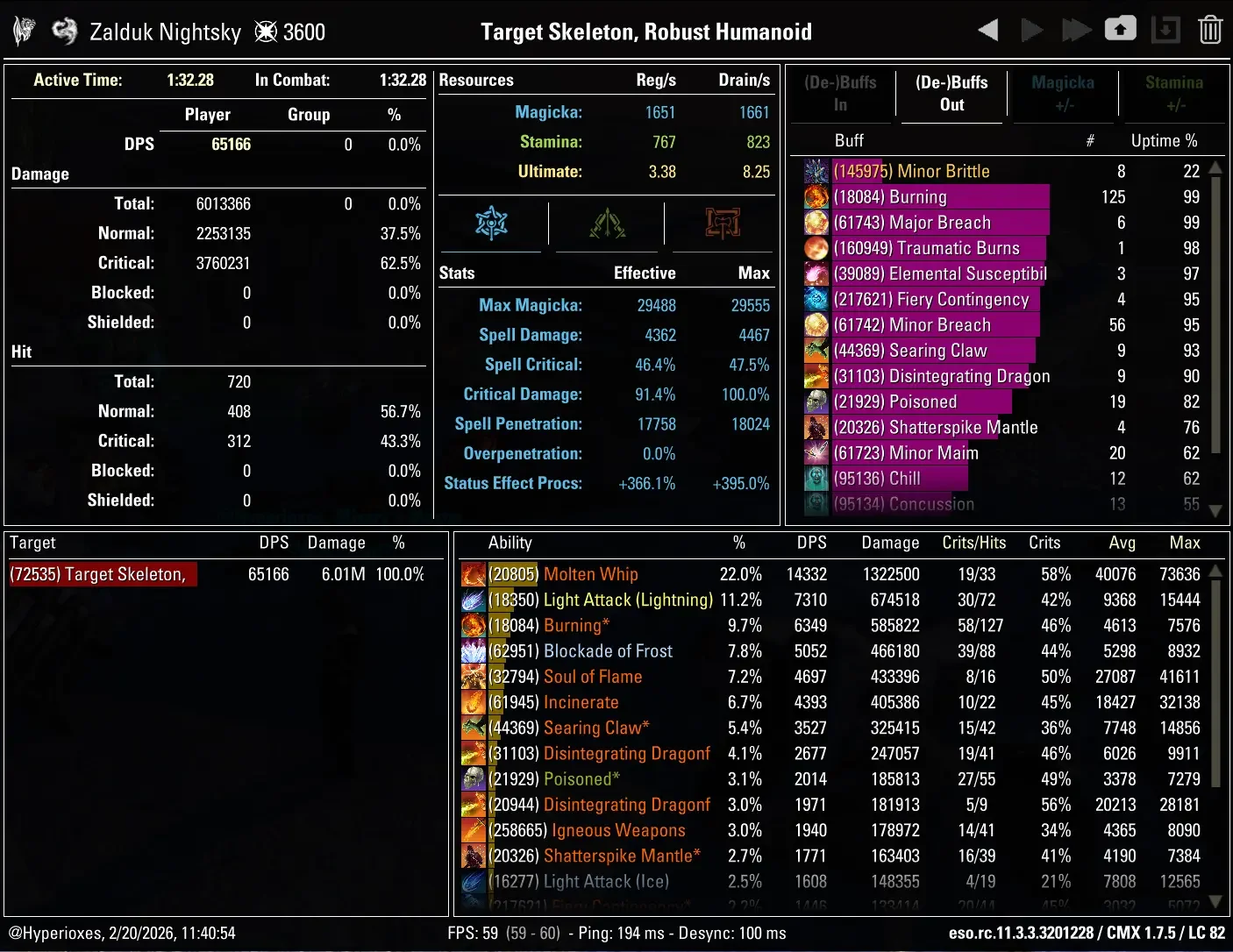1233x952 pixels.
Task: Select the red weapon stats icon
Action: pyautogui.click(x=721, y=224)
